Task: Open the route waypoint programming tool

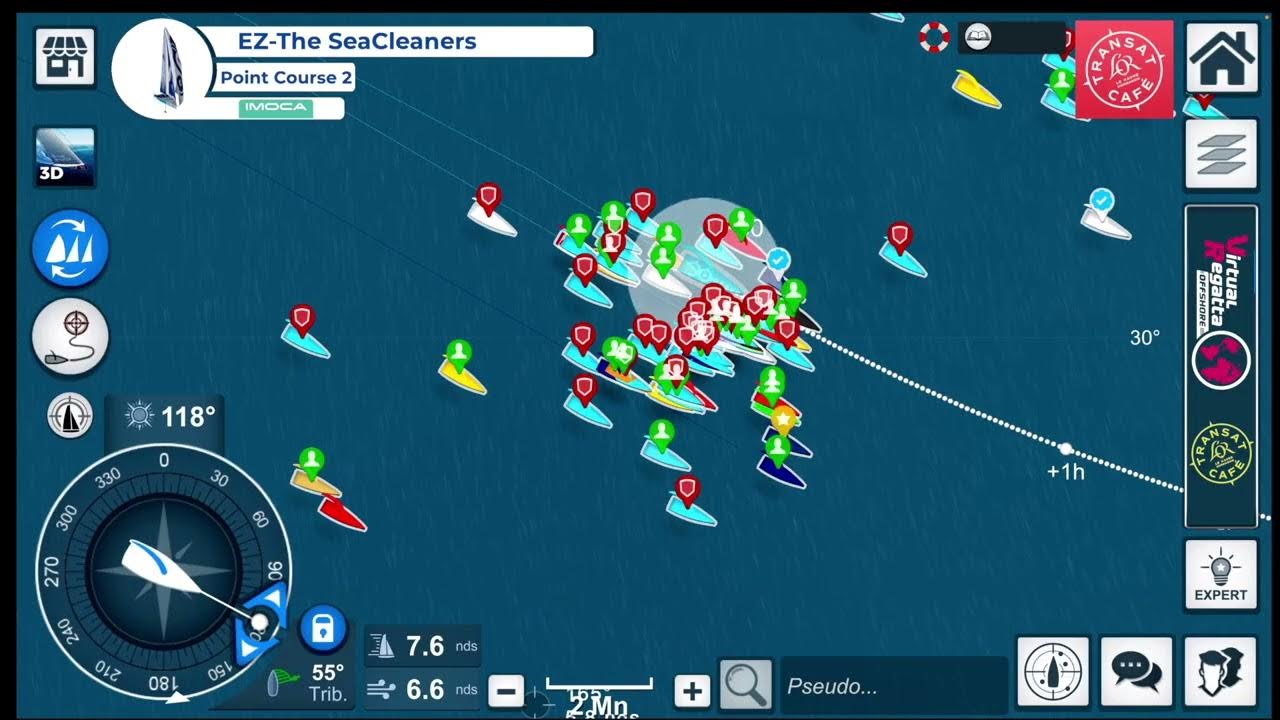Action: tap(68, 337)
